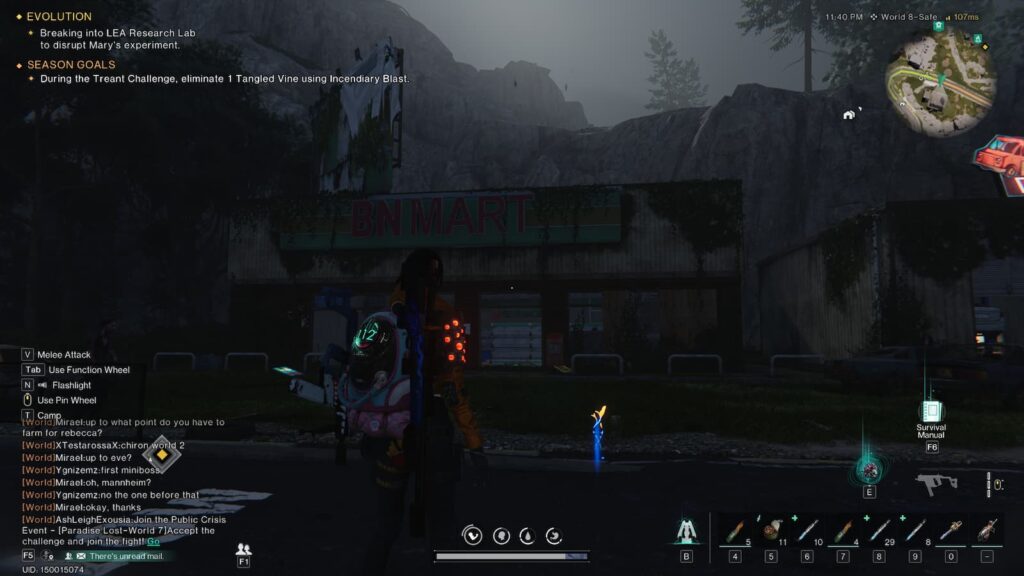Select the hotbar item with count 11

click(x=772, y=531)
